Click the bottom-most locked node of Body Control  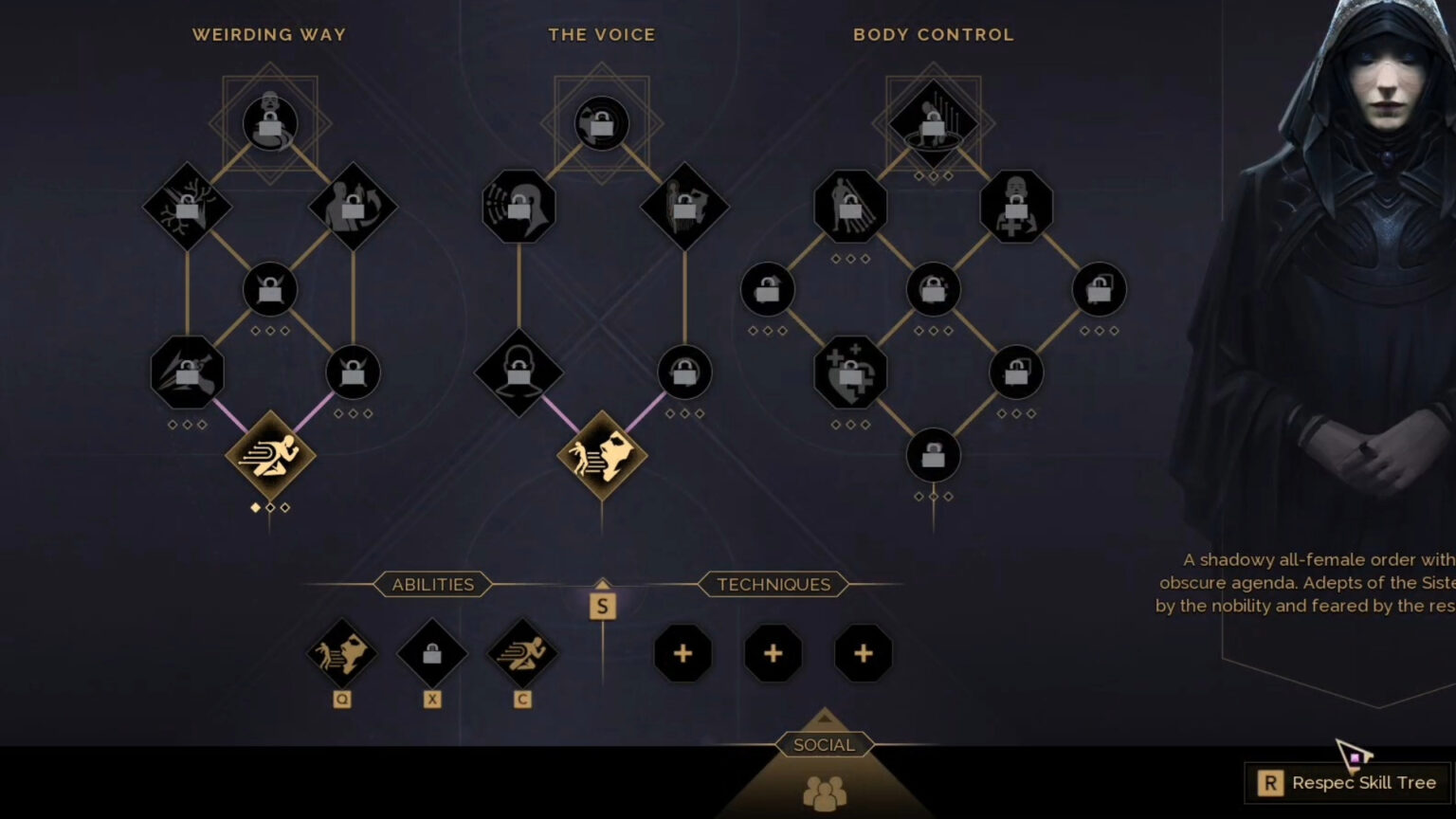(933, 454)
